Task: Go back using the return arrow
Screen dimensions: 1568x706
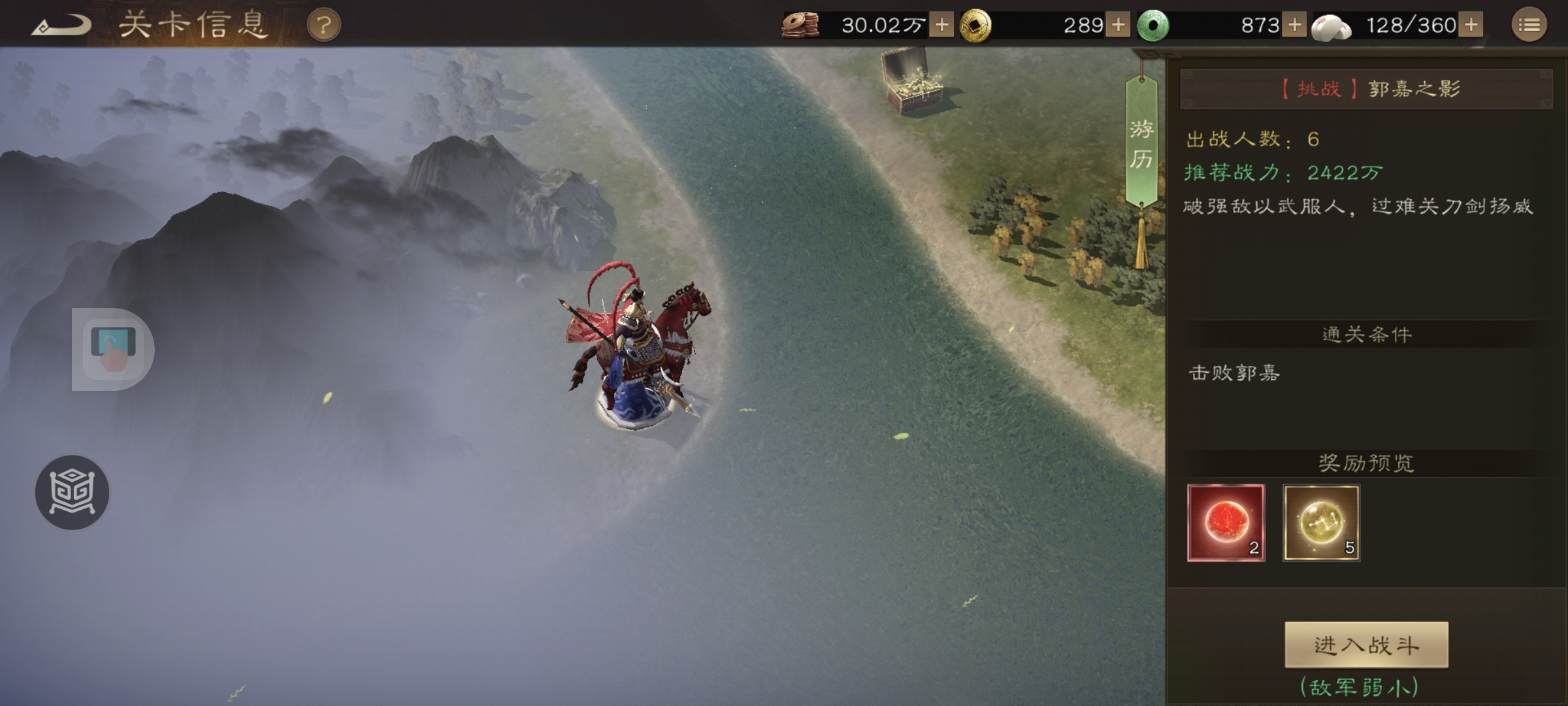Action: [62, 26]
